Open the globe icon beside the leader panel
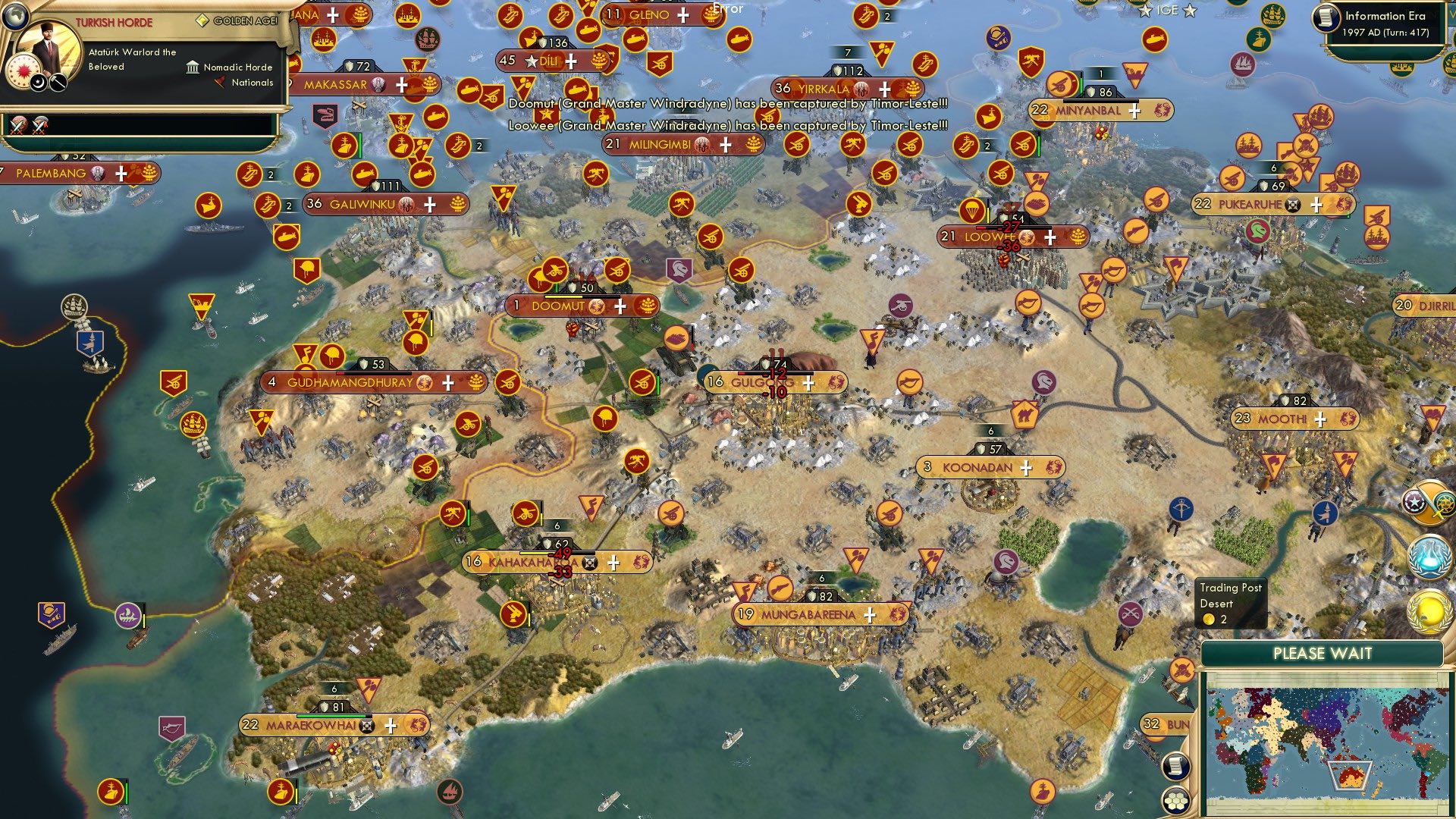 pyautogui.click(x=15, y=17)
